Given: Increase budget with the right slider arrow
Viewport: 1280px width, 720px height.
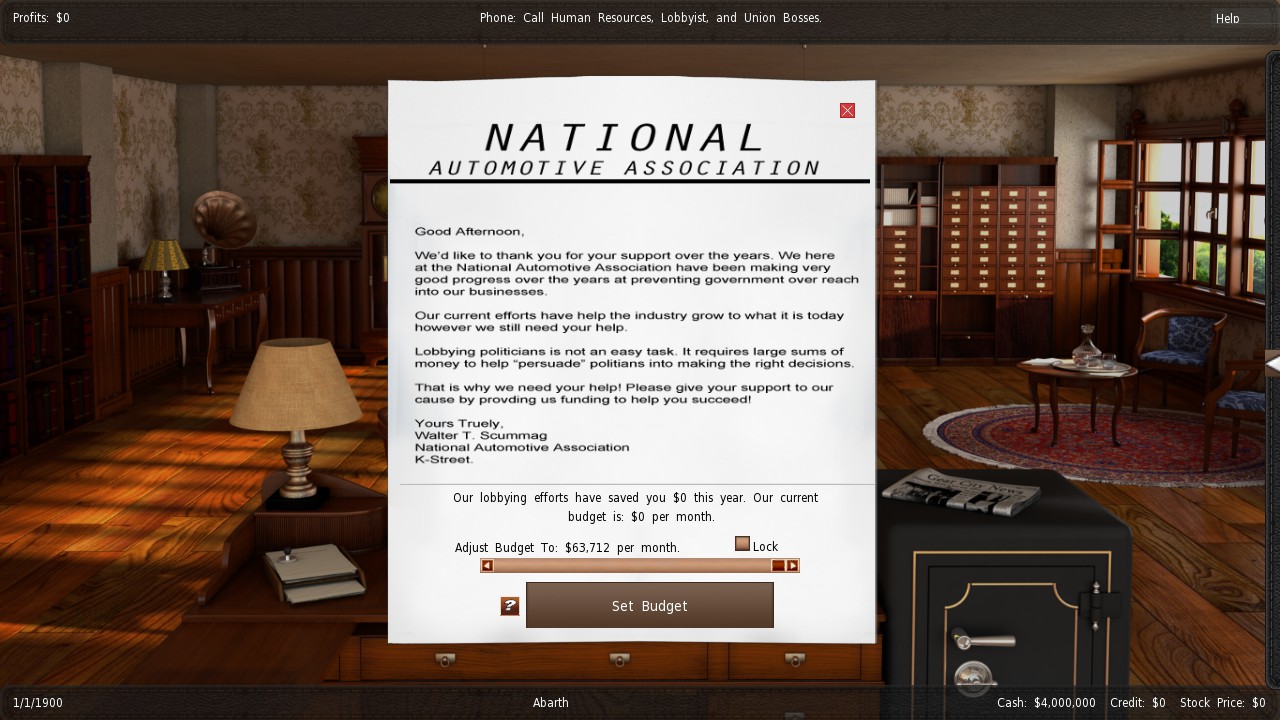Looking at the screenshot, I should pos(792,566).
